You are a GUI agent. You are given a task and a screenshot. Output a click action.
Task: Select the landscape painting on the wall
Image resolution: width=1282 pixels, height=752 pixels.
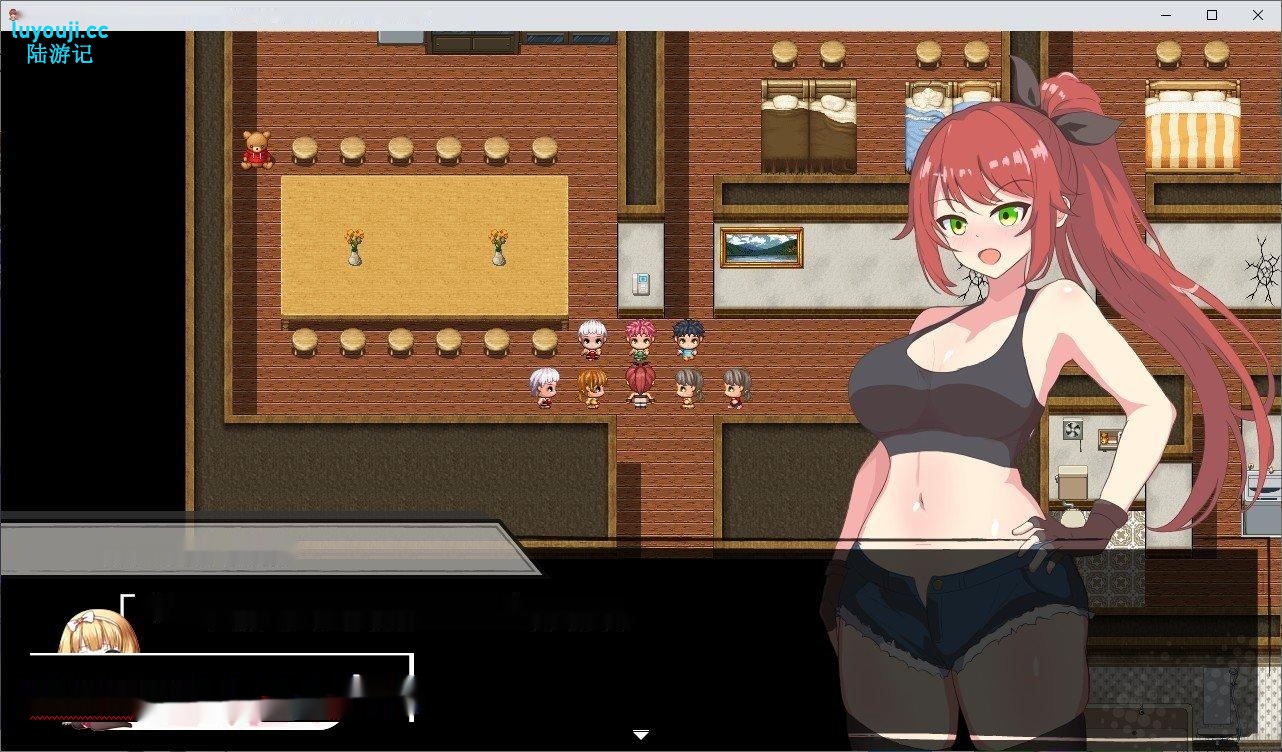(x=762, y=249)
